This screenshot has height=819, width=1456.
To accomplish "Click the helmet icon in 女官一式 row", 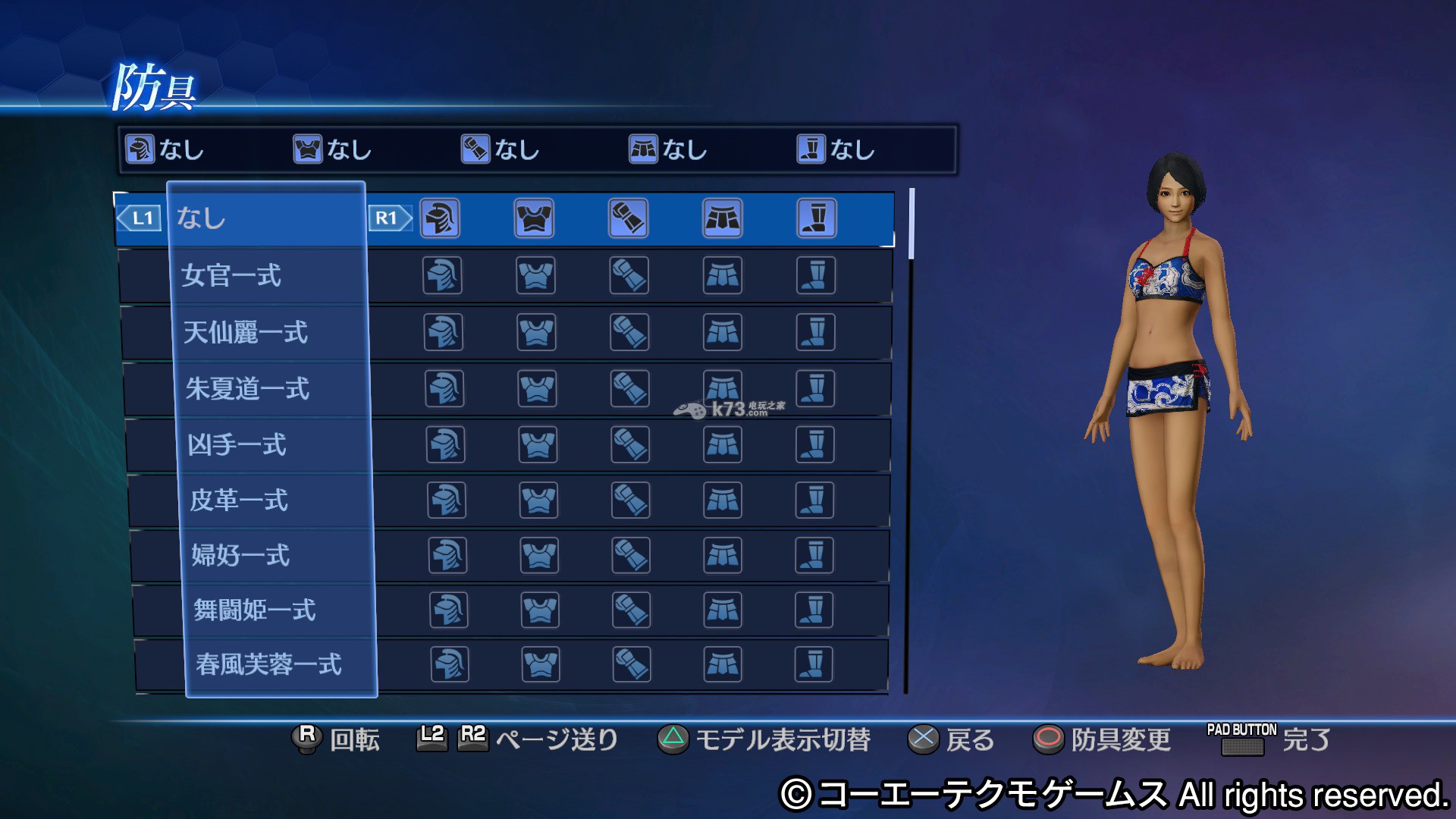I will (442, 275).
